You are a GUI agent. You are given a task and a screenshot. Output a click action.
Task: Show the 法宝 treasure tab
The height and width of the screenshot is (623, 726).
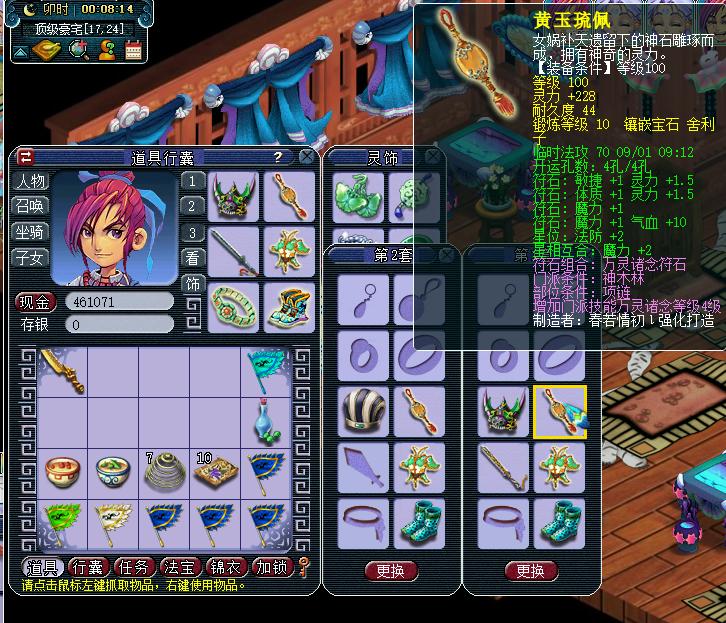181,569
